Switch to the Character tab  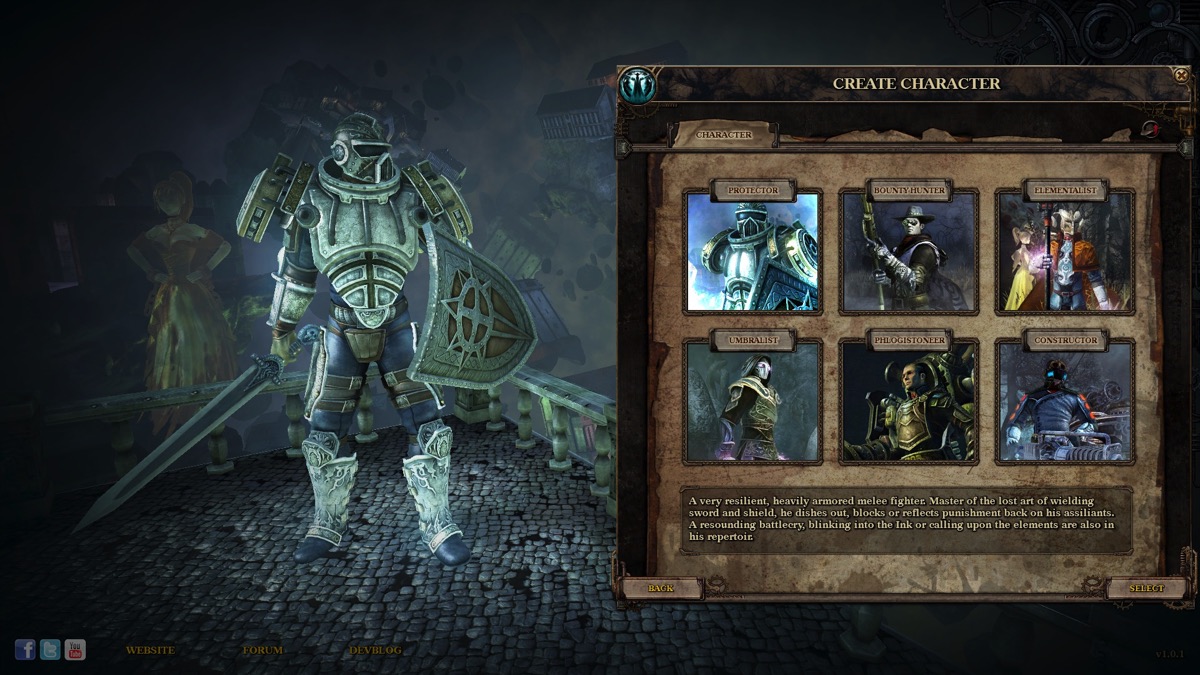pos(724,135)
